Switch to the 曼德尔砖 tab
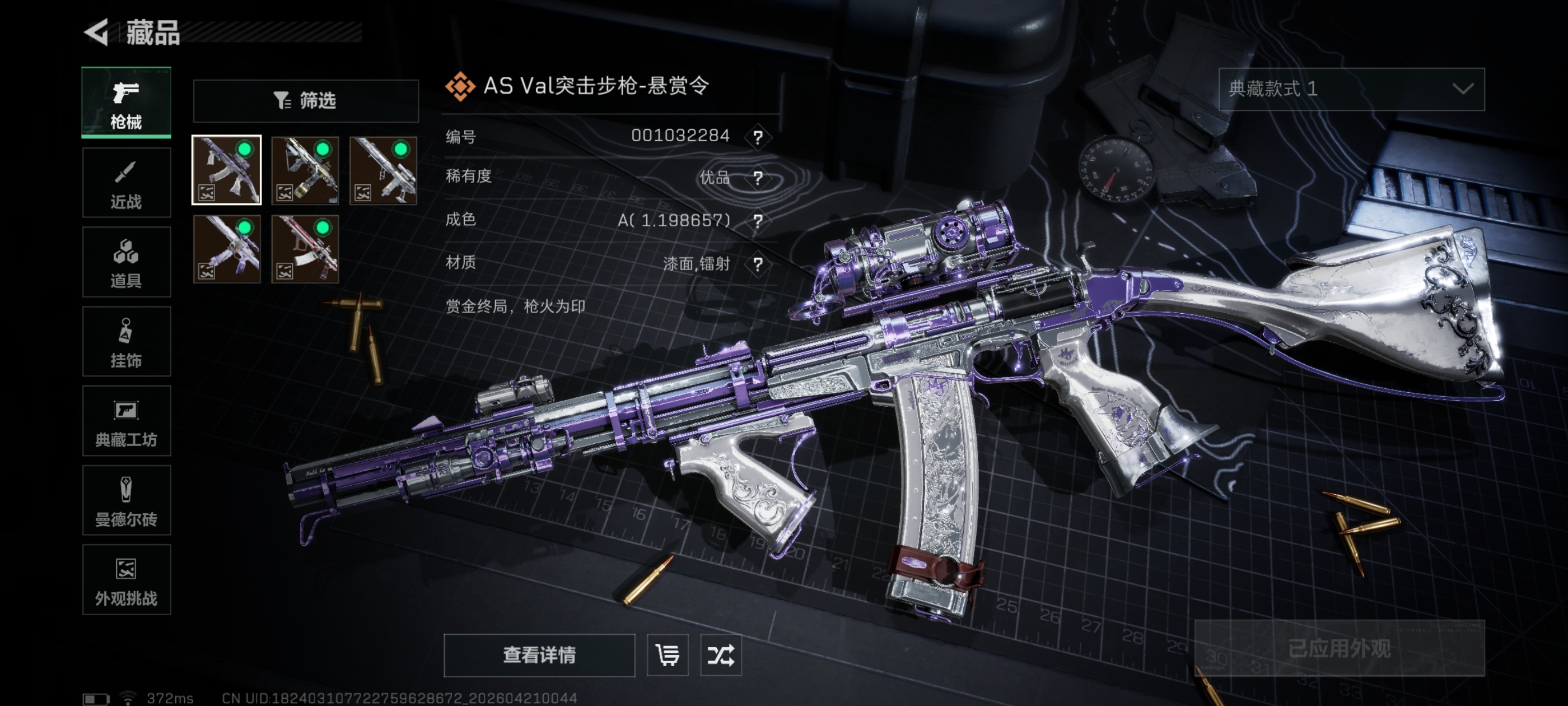 tap(126, 501)
